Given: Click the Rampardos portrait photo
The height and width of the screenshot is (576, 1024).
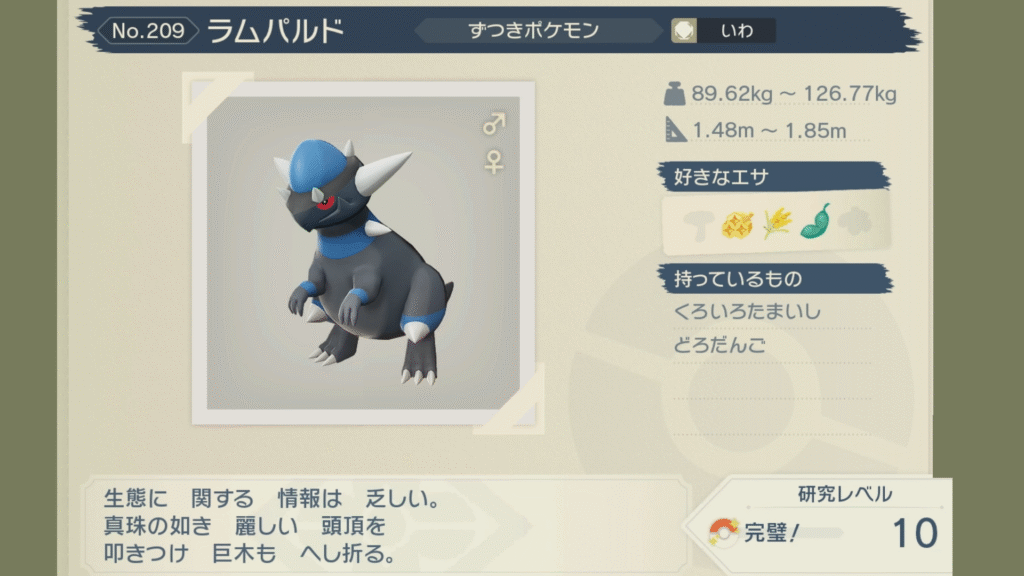Looking at the screenshot, I should click(363, 253).
